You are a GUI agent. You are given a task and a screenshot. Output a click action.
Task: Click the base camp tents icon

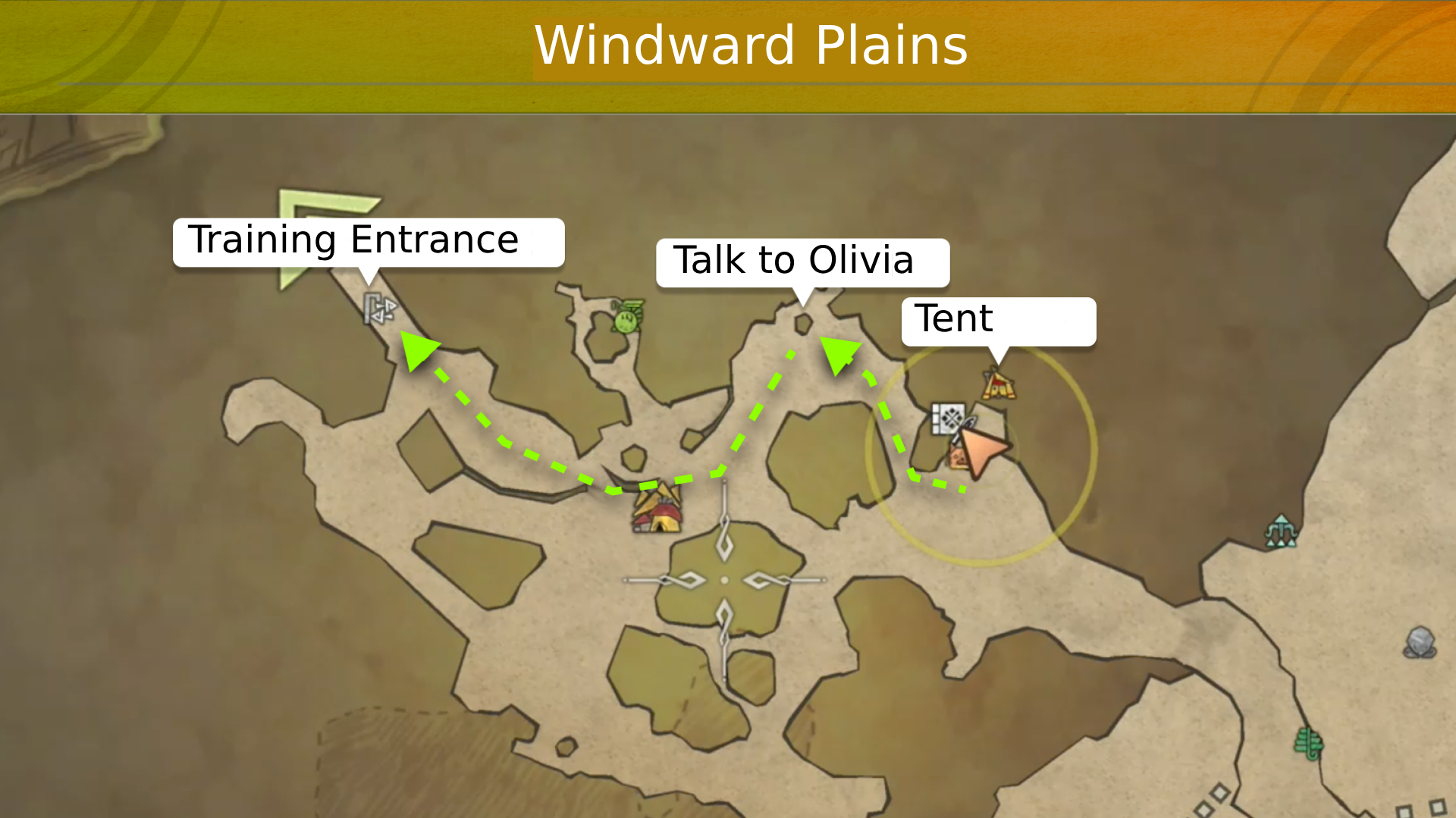[x=657, y=508]
